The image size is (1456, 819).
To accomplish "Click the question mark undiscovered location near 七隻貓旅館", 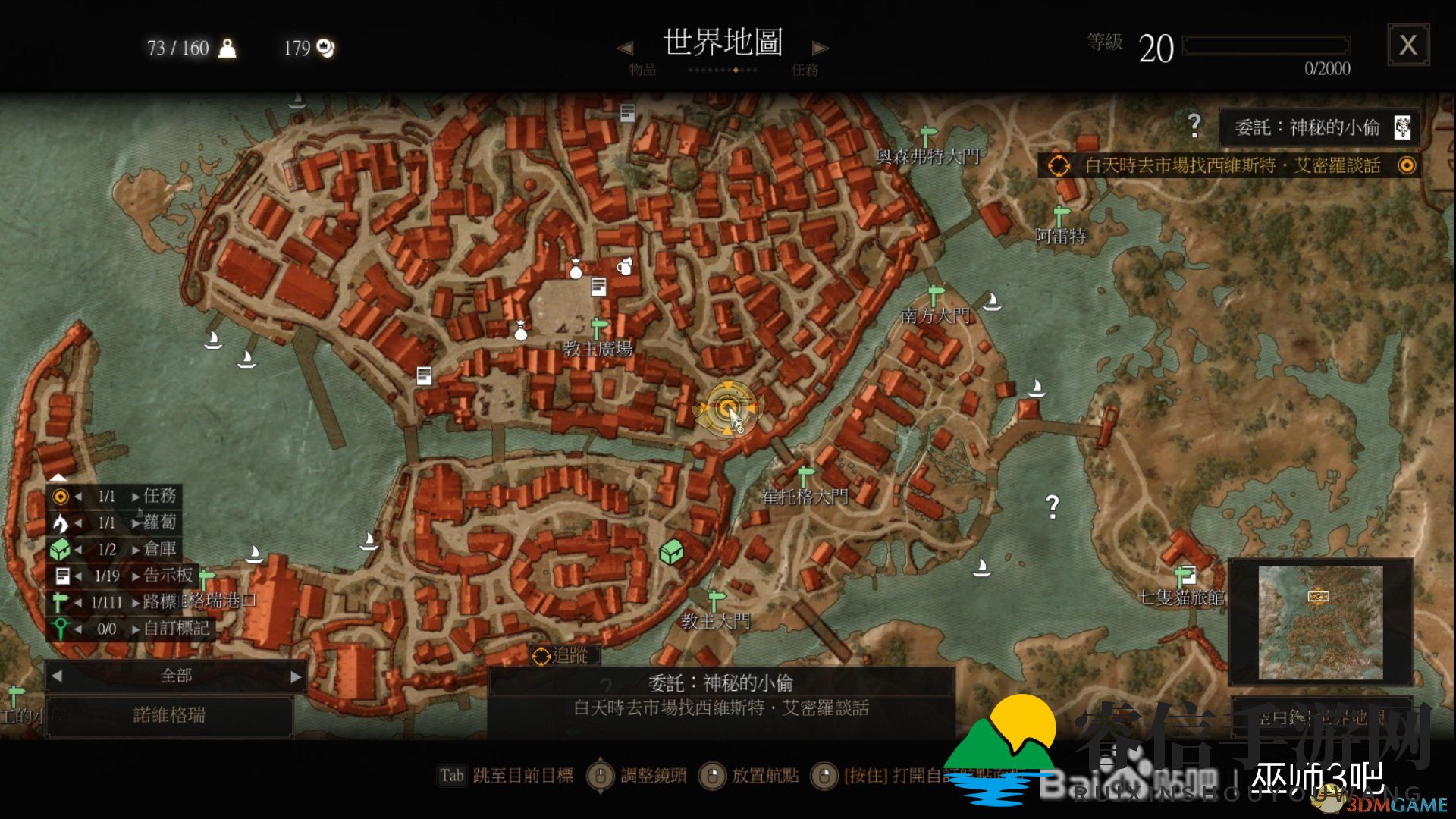I will 1053,505.
